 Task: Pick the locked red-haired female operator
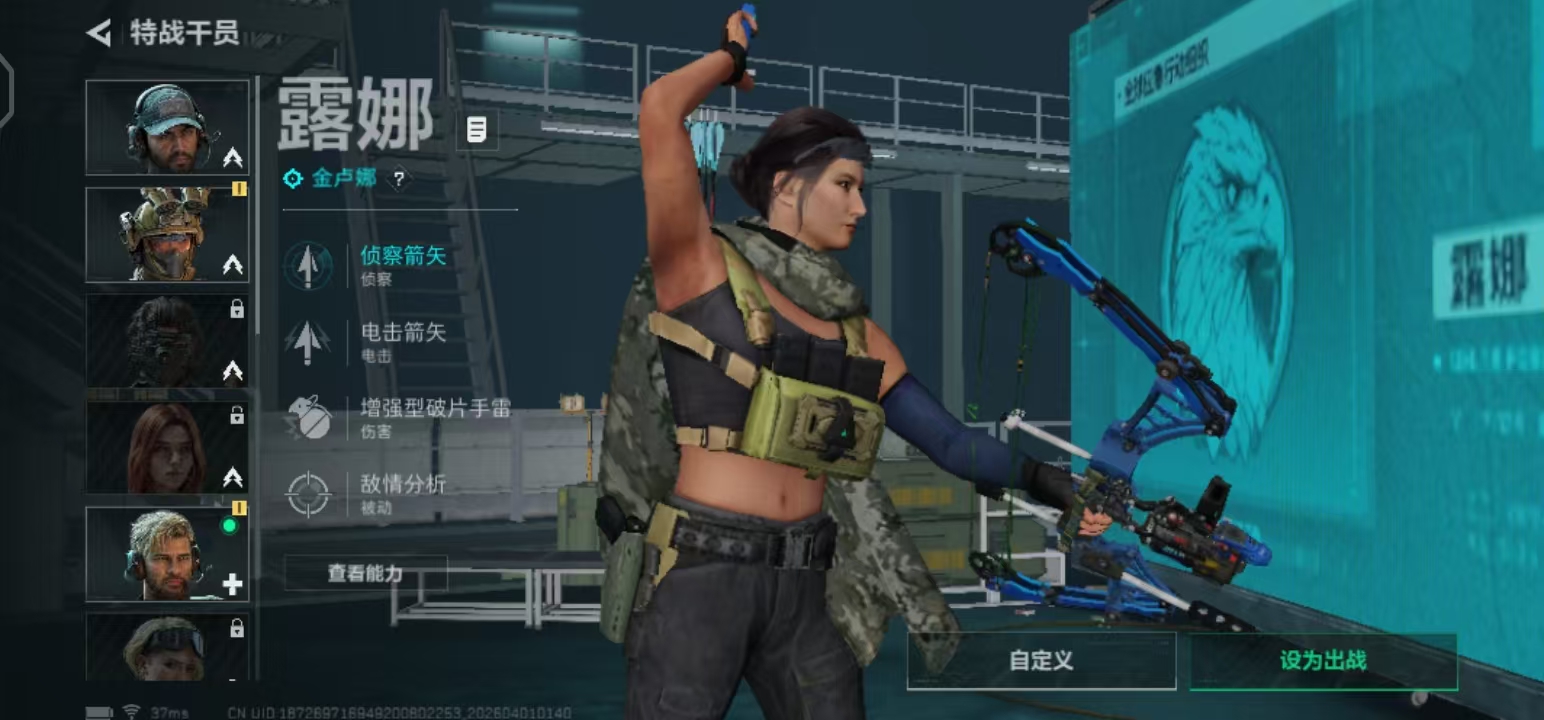coord(167,447)
